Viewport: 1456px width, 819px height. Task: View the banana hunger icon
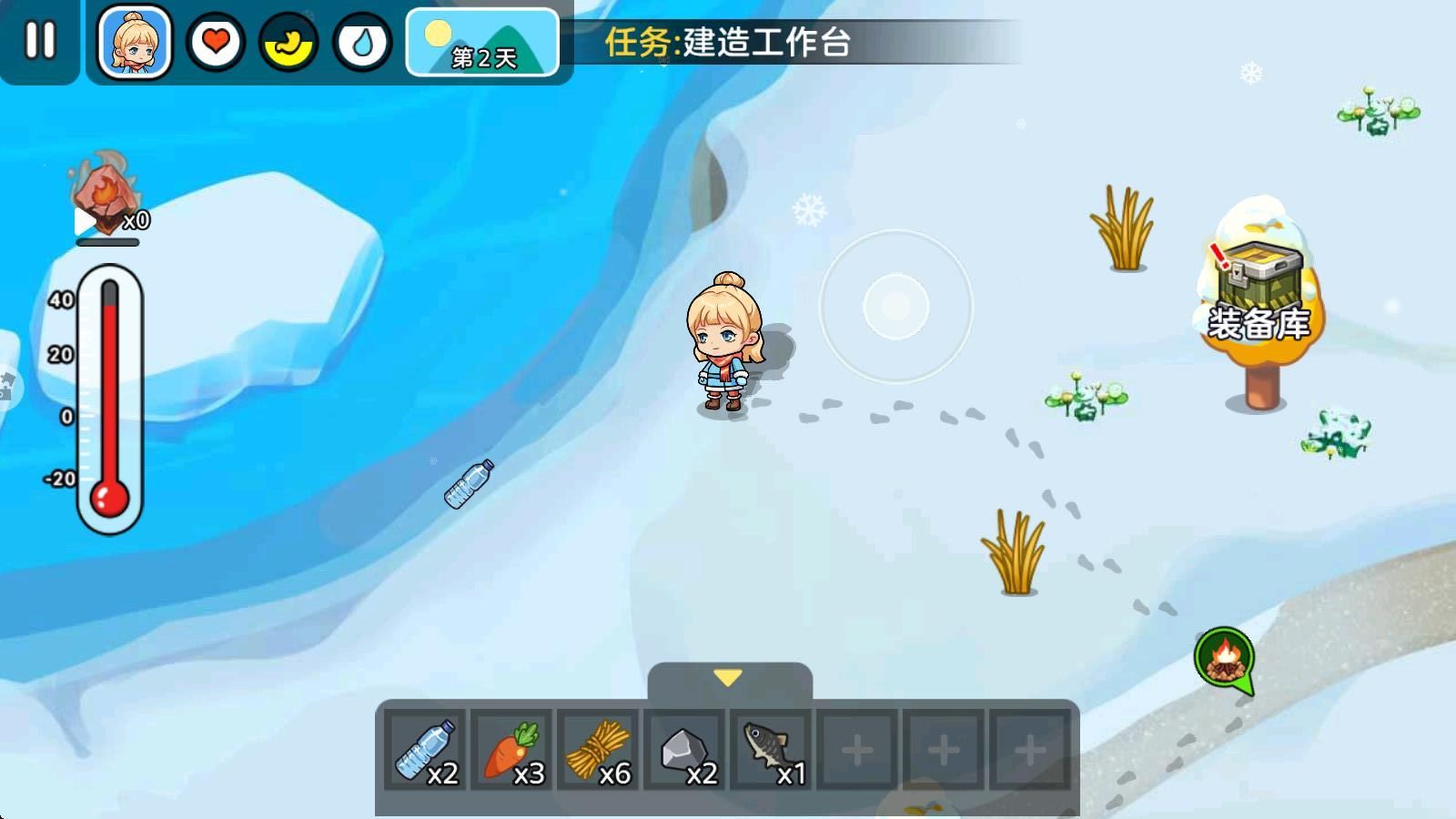(x=288, y=40)
